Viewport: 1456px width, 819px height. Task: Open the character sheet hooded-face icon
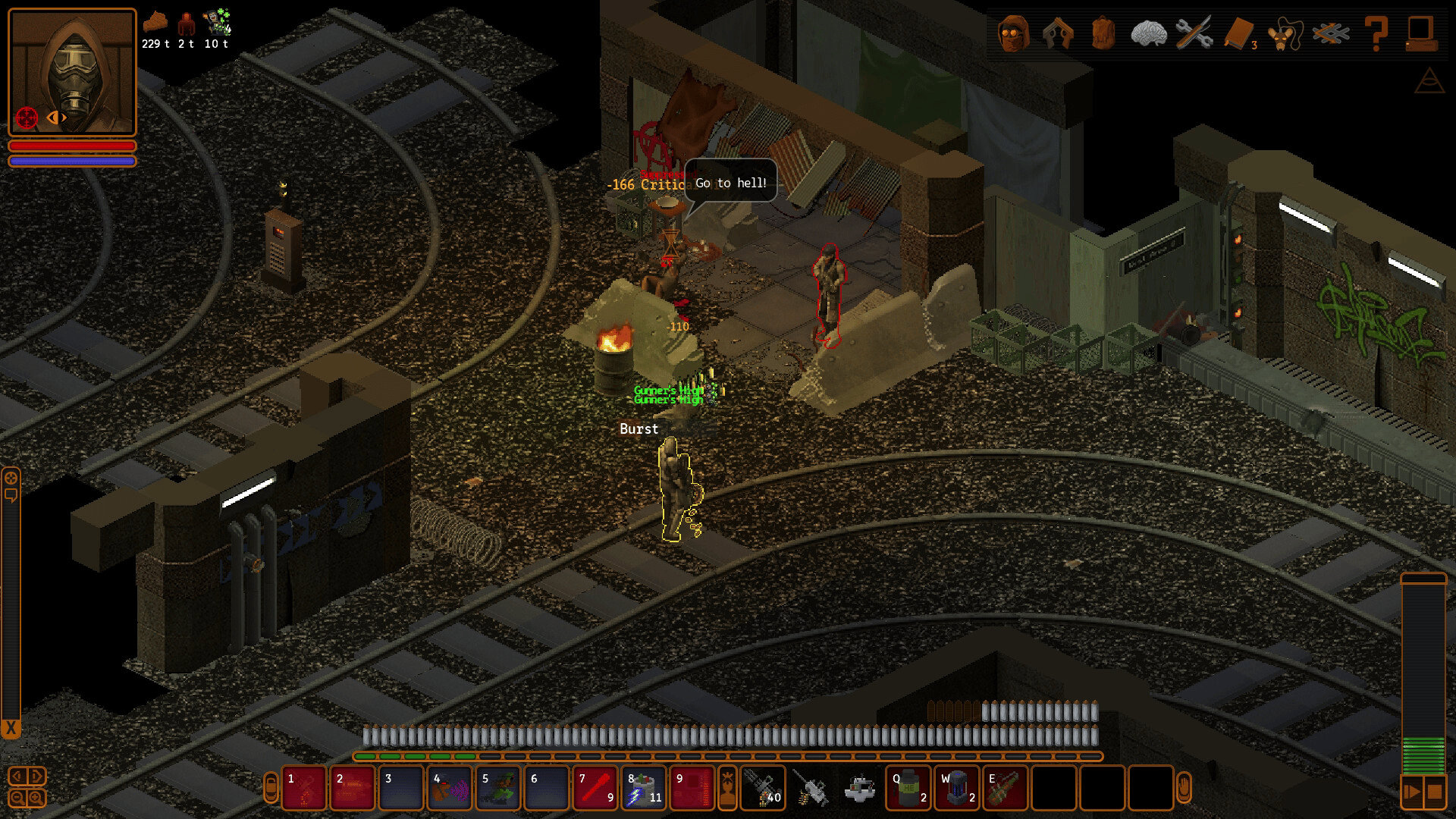[x=1013, y=33]
